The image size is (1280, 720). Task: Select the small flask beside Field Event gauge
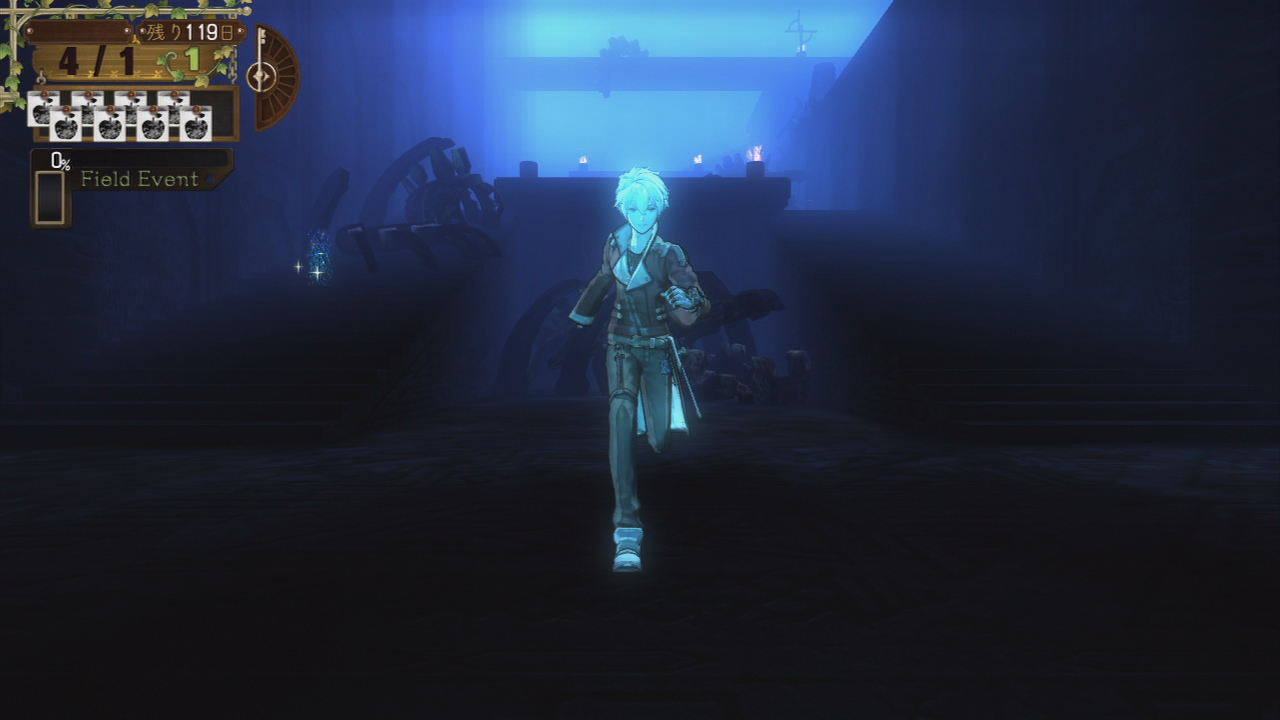[x=48, y=195]
